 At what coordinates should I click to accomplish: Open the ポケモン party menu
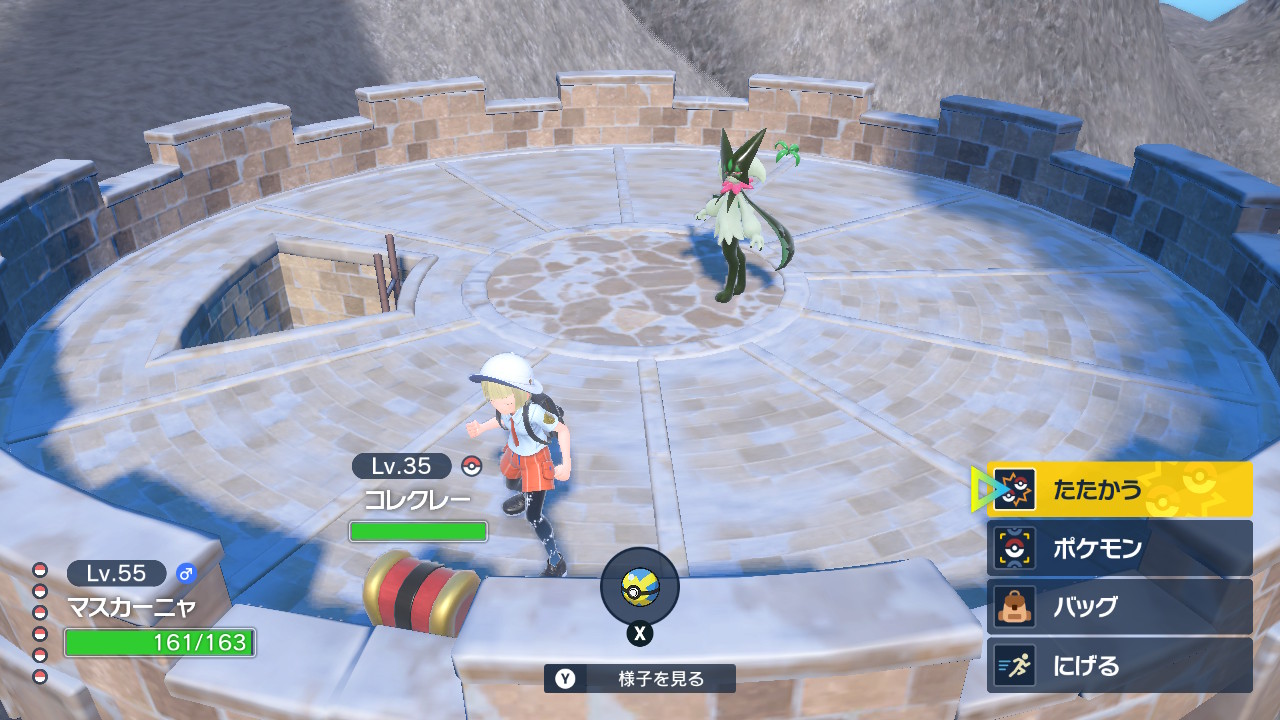coord(1119,548)
